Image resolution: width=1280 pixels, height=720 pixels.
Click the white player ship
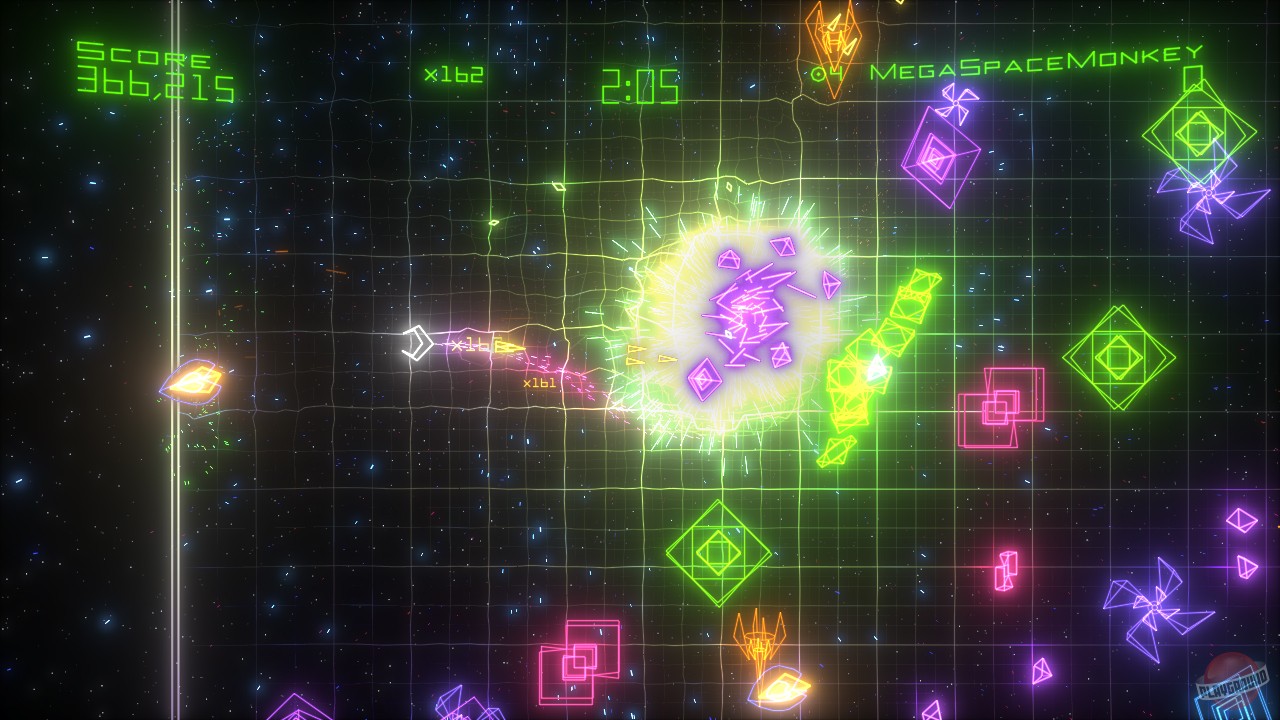[x=416, y=343]
